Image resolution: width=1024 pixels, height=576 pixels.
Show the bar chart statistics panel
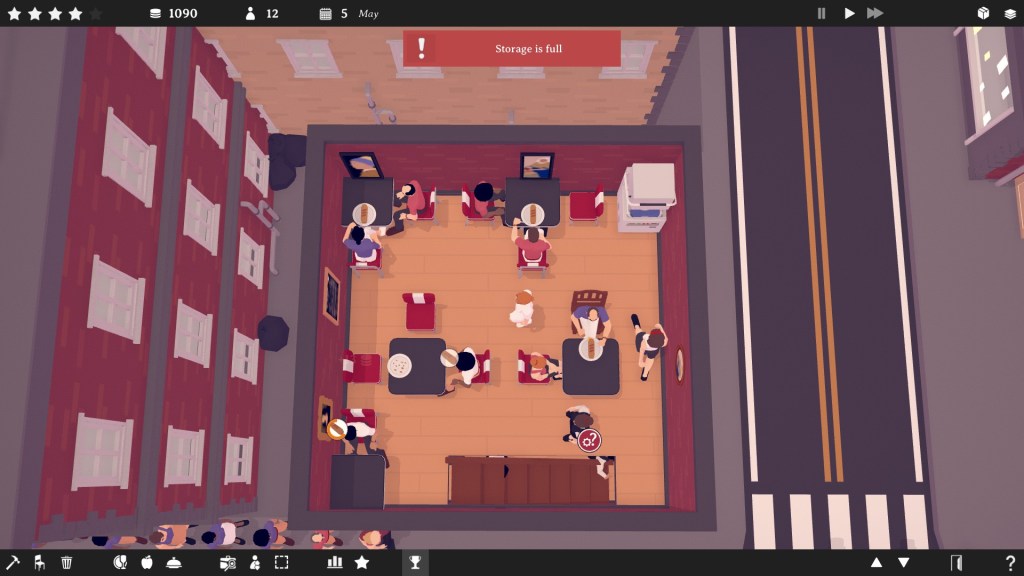335,563
